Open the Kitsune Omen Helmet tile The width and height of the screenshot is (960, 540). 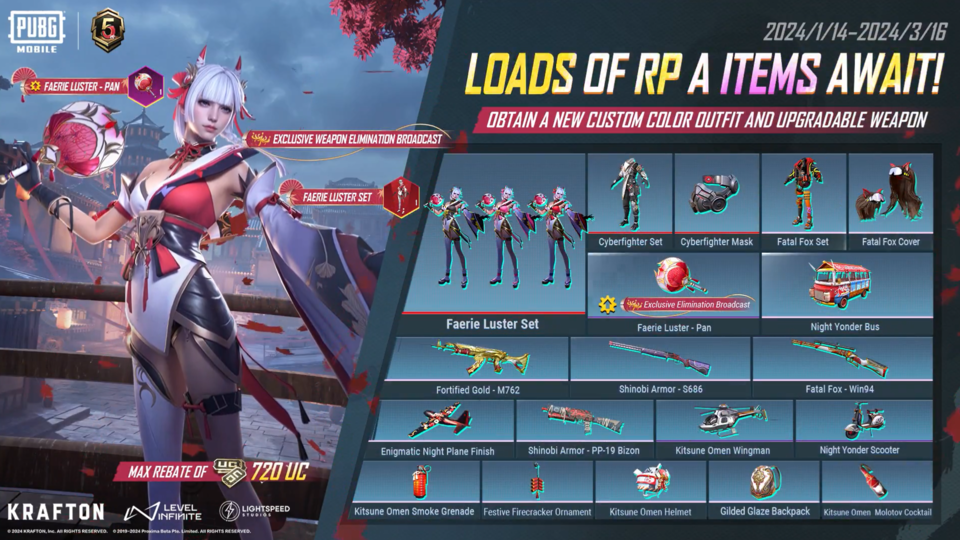point(650,490)
